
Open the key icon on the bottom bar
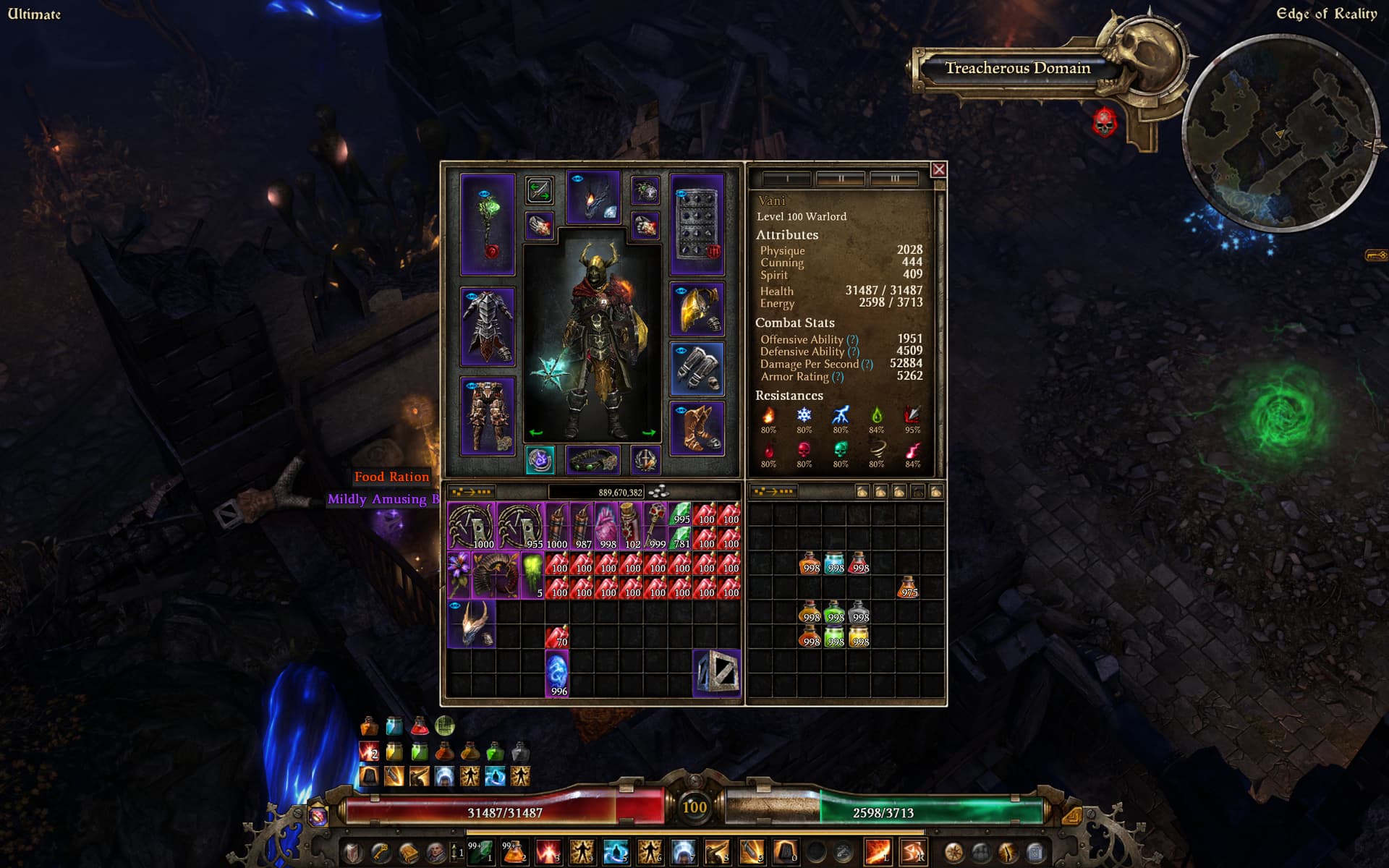[381, 852]
